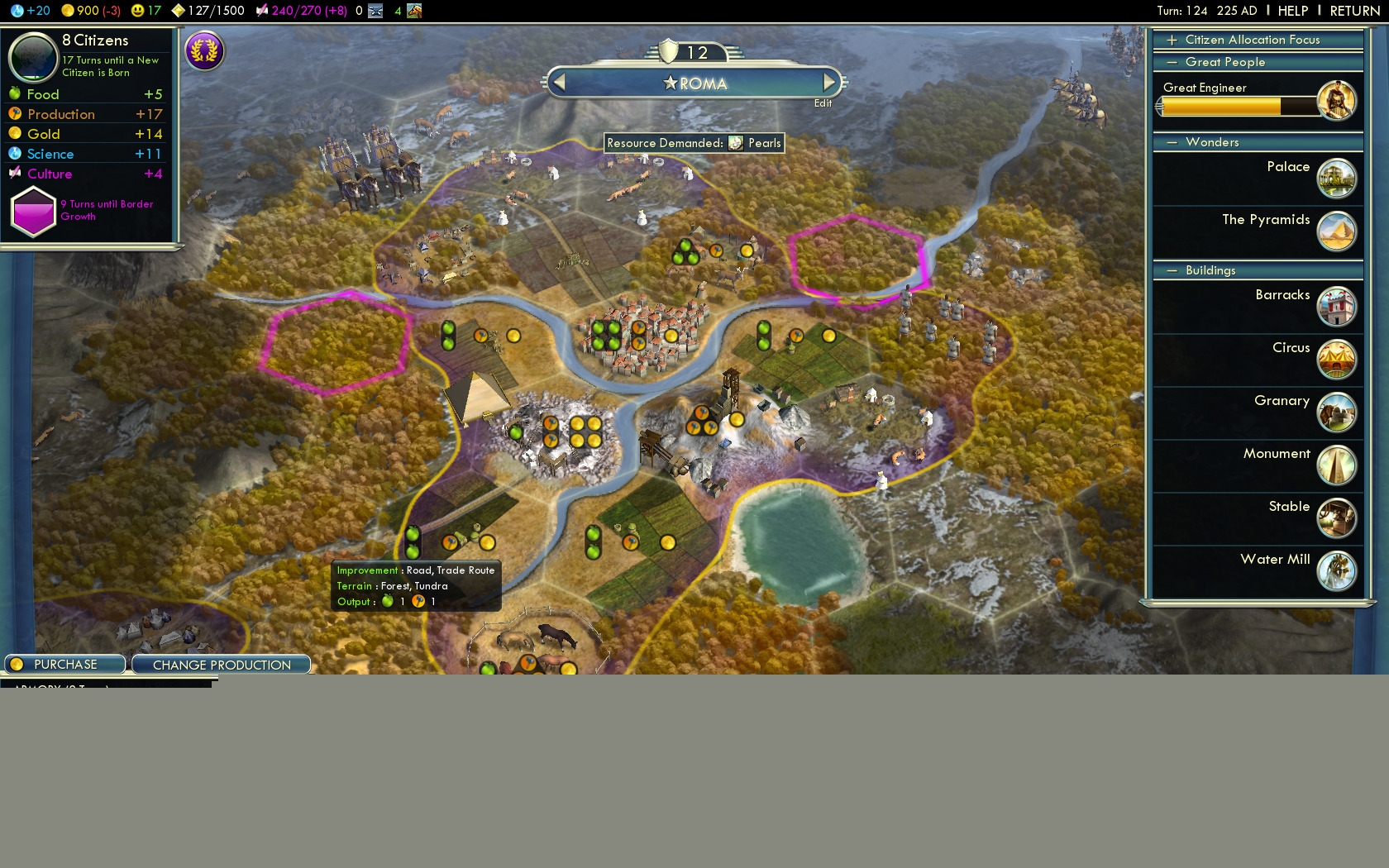
Task: Open the PURCHASE menu
Action: click(65, 665)
